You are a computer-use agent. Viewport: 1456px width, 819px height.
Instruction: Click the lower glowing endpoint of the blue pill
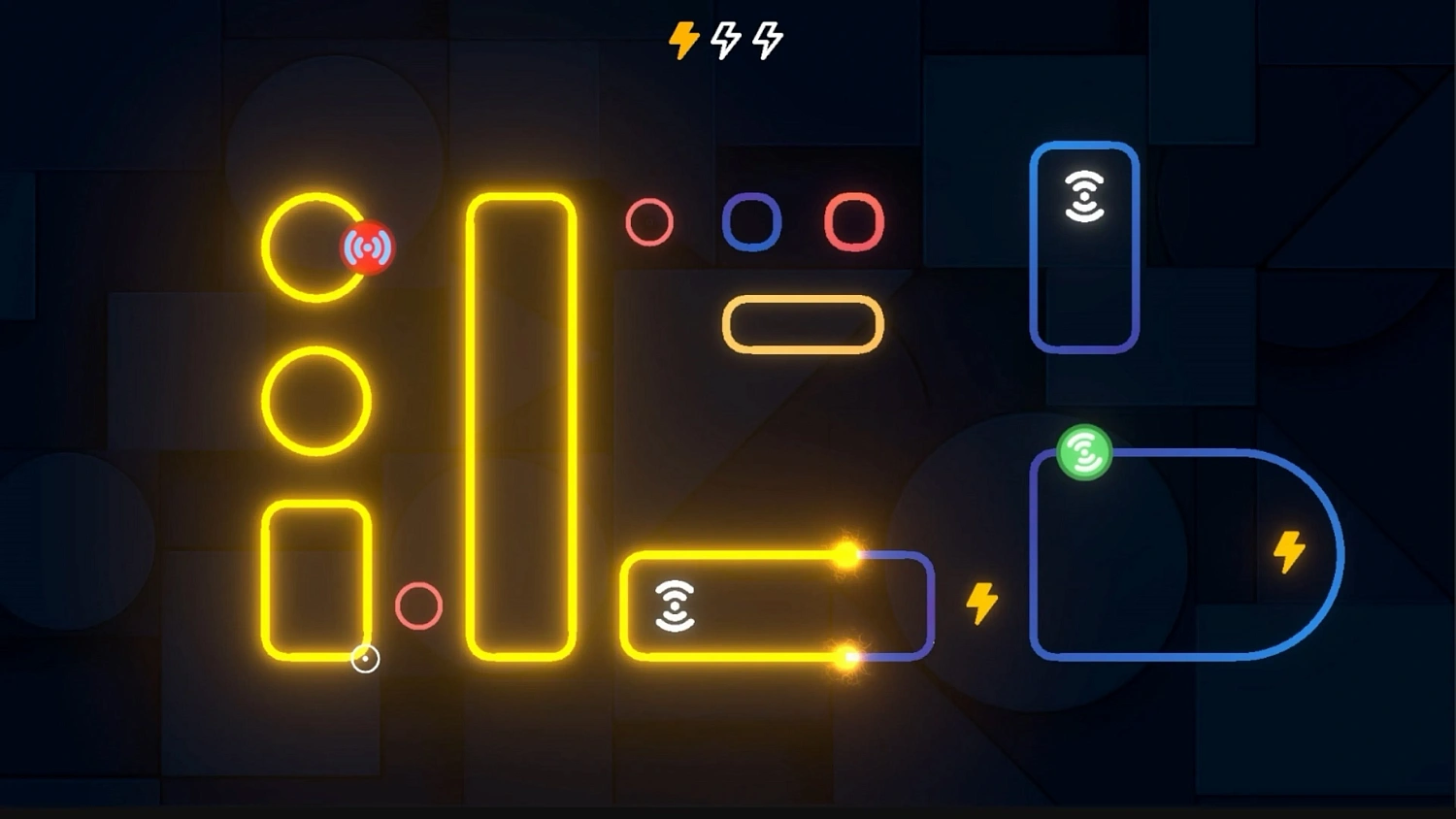(x=845, y=656)
